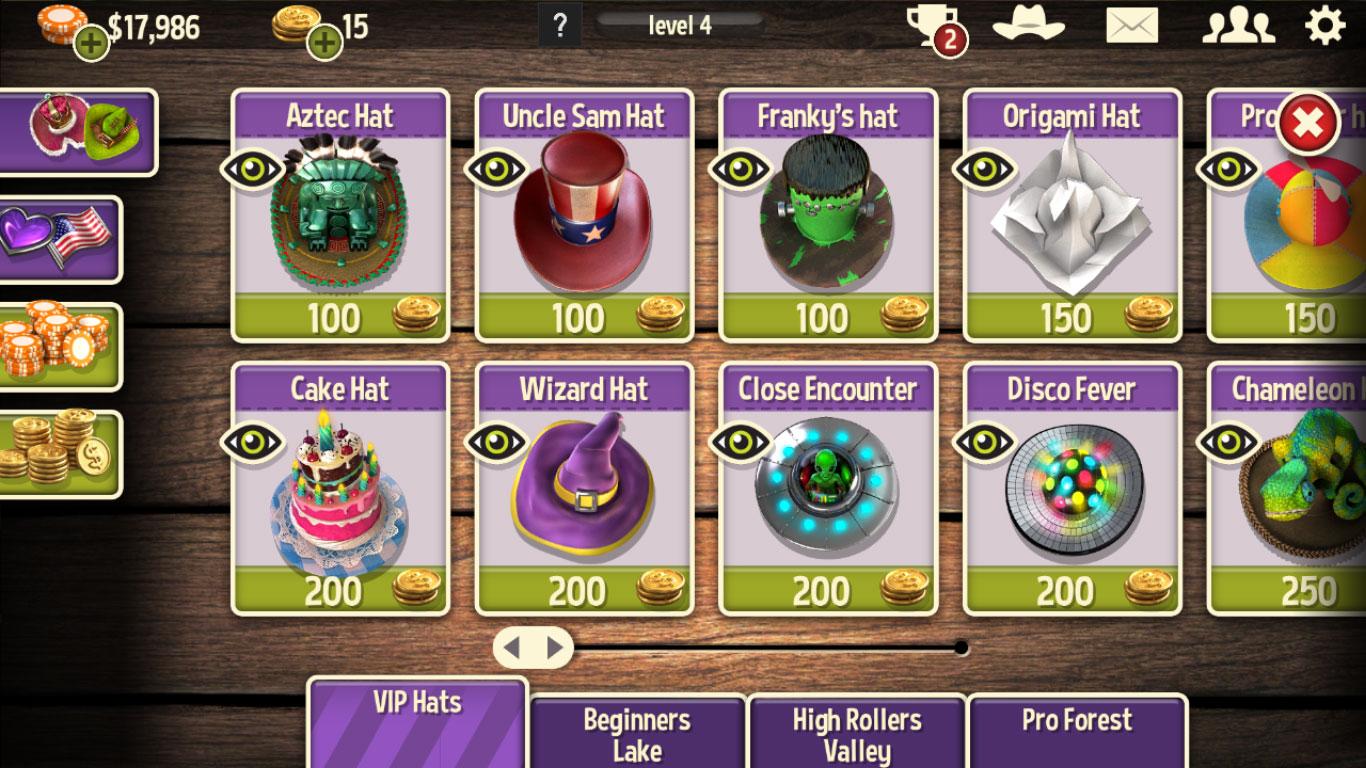Buy the Aztec Hat for 100
This screenshot has width=1366, height=768.
pyautogui.click(x=340, y=318)
